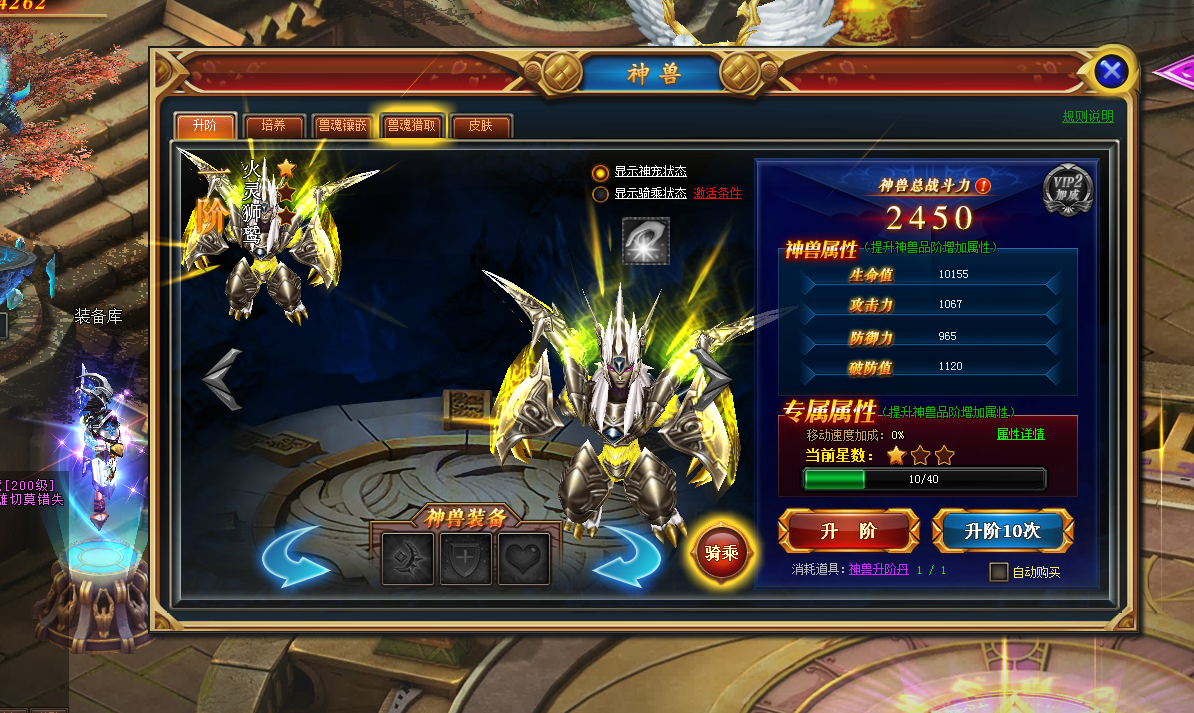Screen dimensions: 1194x713
Task: Open the 培养 tab
Action: pos(273,126)
